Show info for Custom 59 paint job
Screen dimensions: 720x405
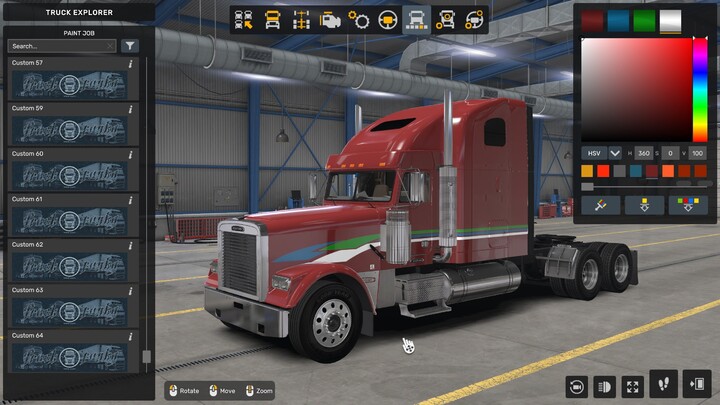coord(131,108)
